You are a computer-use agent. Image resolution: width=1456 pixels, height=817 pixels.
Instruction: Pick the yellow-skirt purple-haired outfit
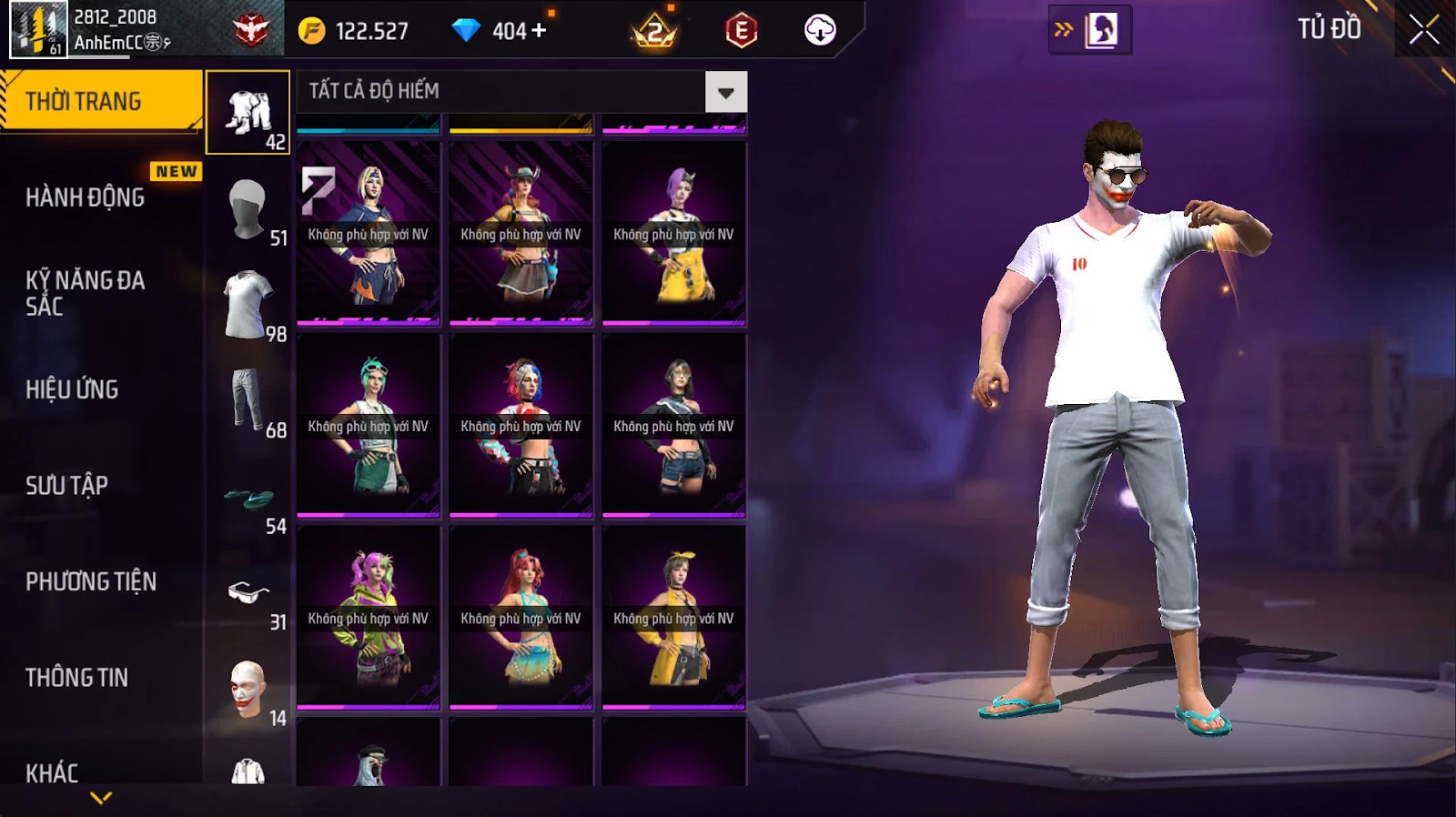(x=673, y=233)
